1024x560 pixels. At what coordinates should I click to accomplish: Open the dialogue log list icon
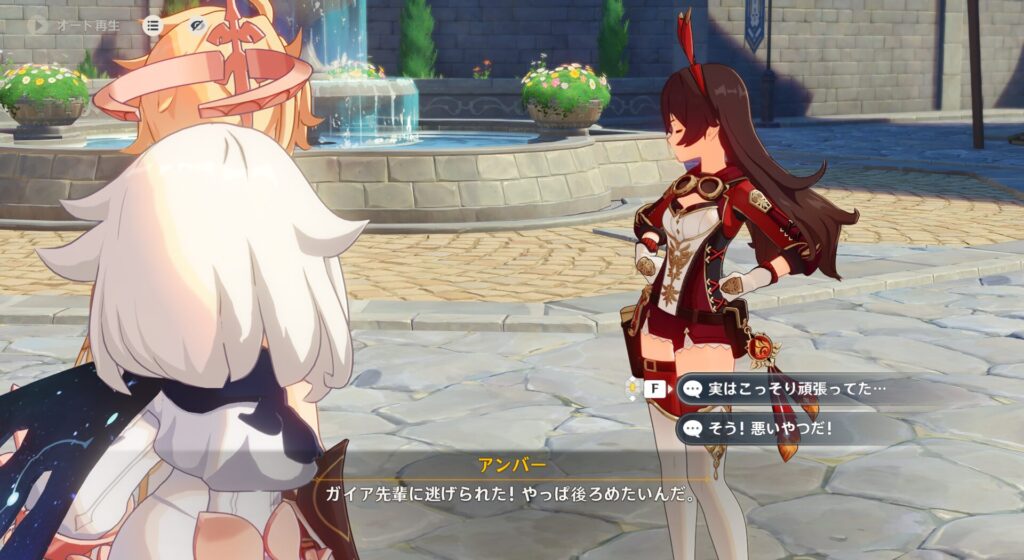click(x=152, y=24)
